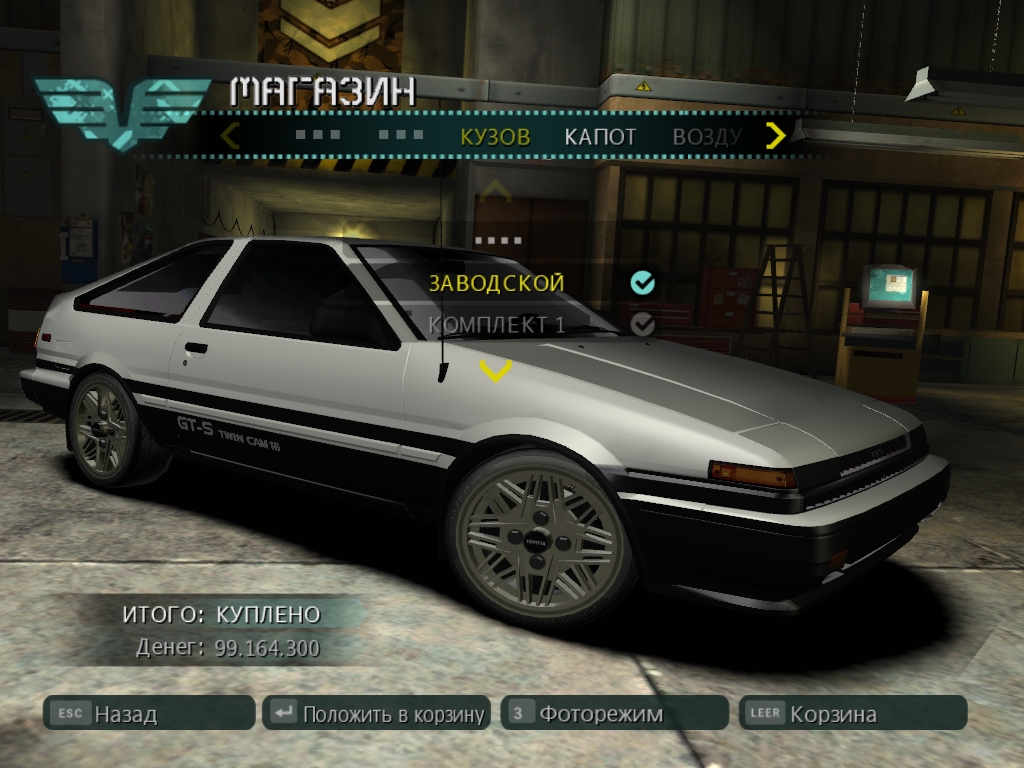1024x768 pixels.
Task: Open the КАПОТ category tab
Action: [x=600, y=137]
